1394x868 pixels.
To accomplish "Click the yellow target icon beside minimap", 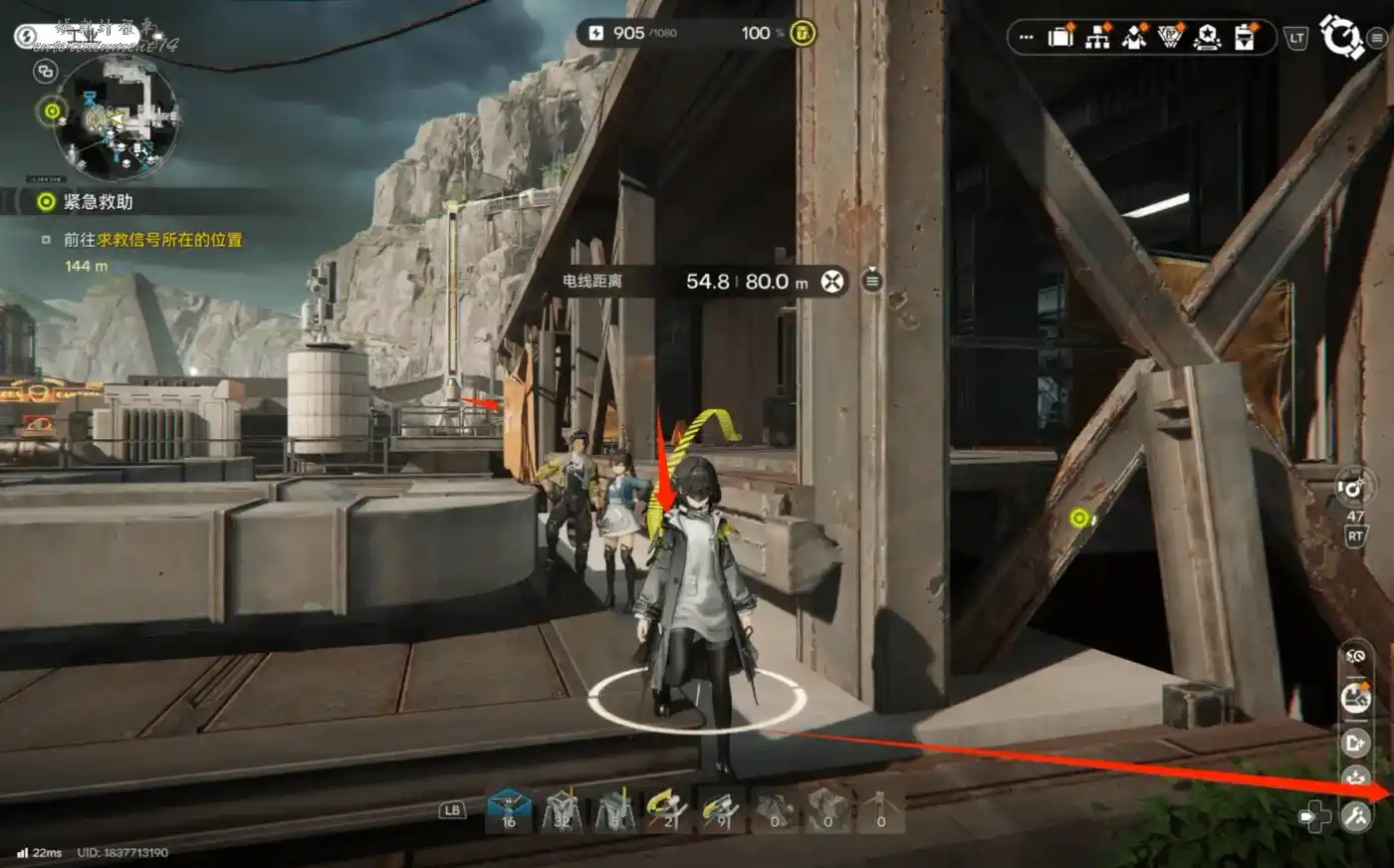I will 52,110.
